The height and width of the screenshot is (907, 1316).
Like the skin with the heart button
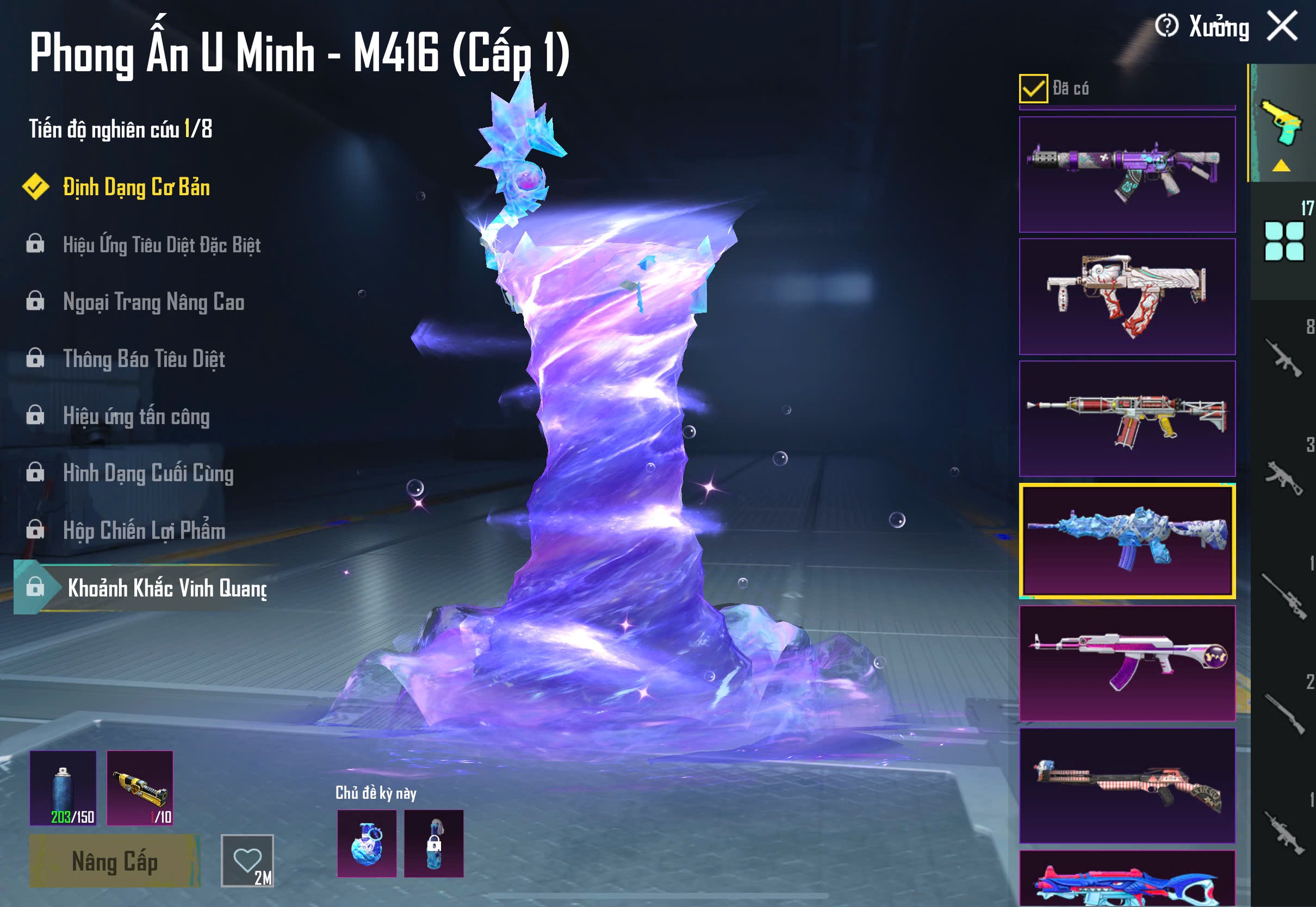click(x=247, y=860)
